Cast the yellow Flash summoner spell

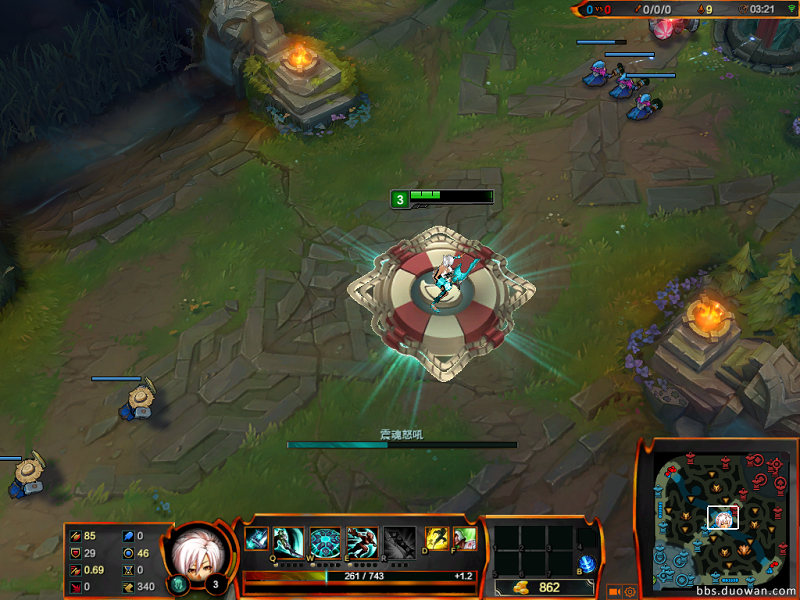436,538
